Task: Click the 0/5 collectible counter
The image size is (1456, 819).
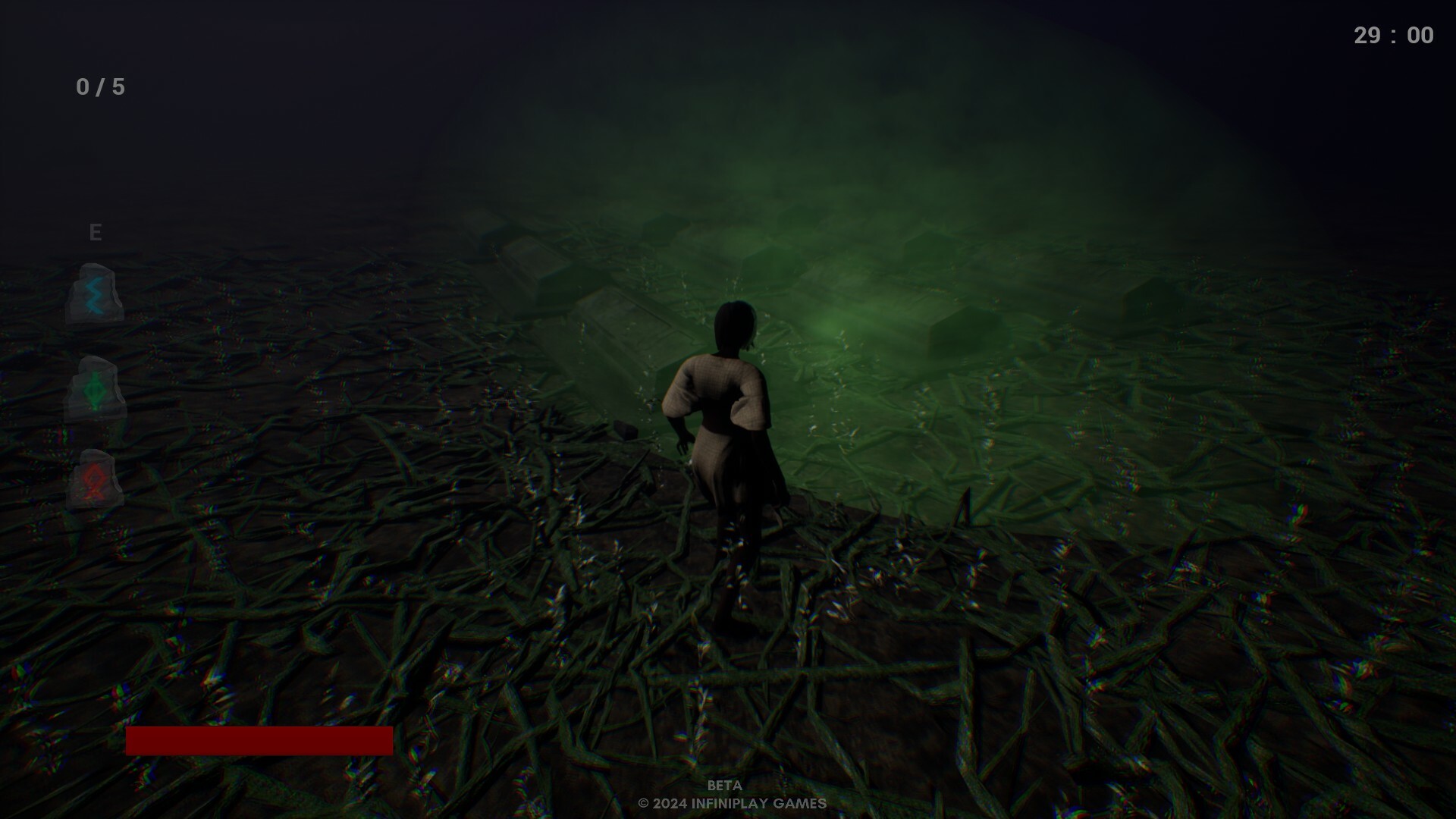Action: [x=98, y=86]
